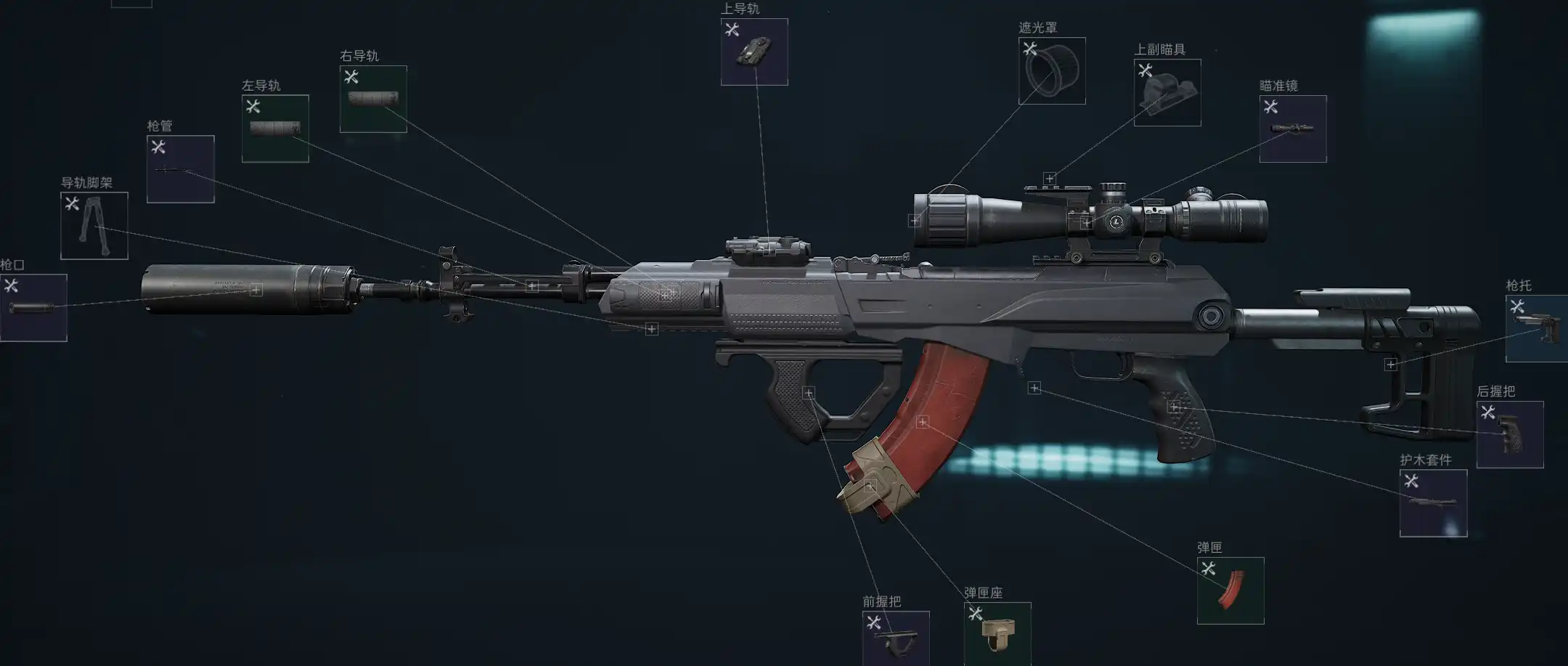Screen dimensions: 1568x666
Task: Select the 左导轨 left rail slot
Action: pyautogui.click(x=275, y=129)
